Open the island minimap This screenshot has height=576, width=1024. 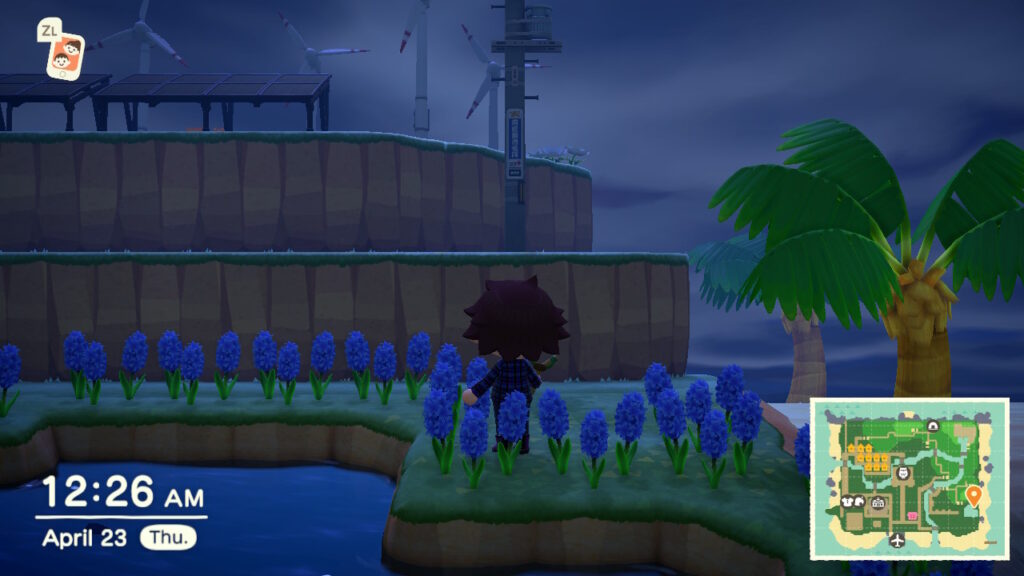pos(908,478)
